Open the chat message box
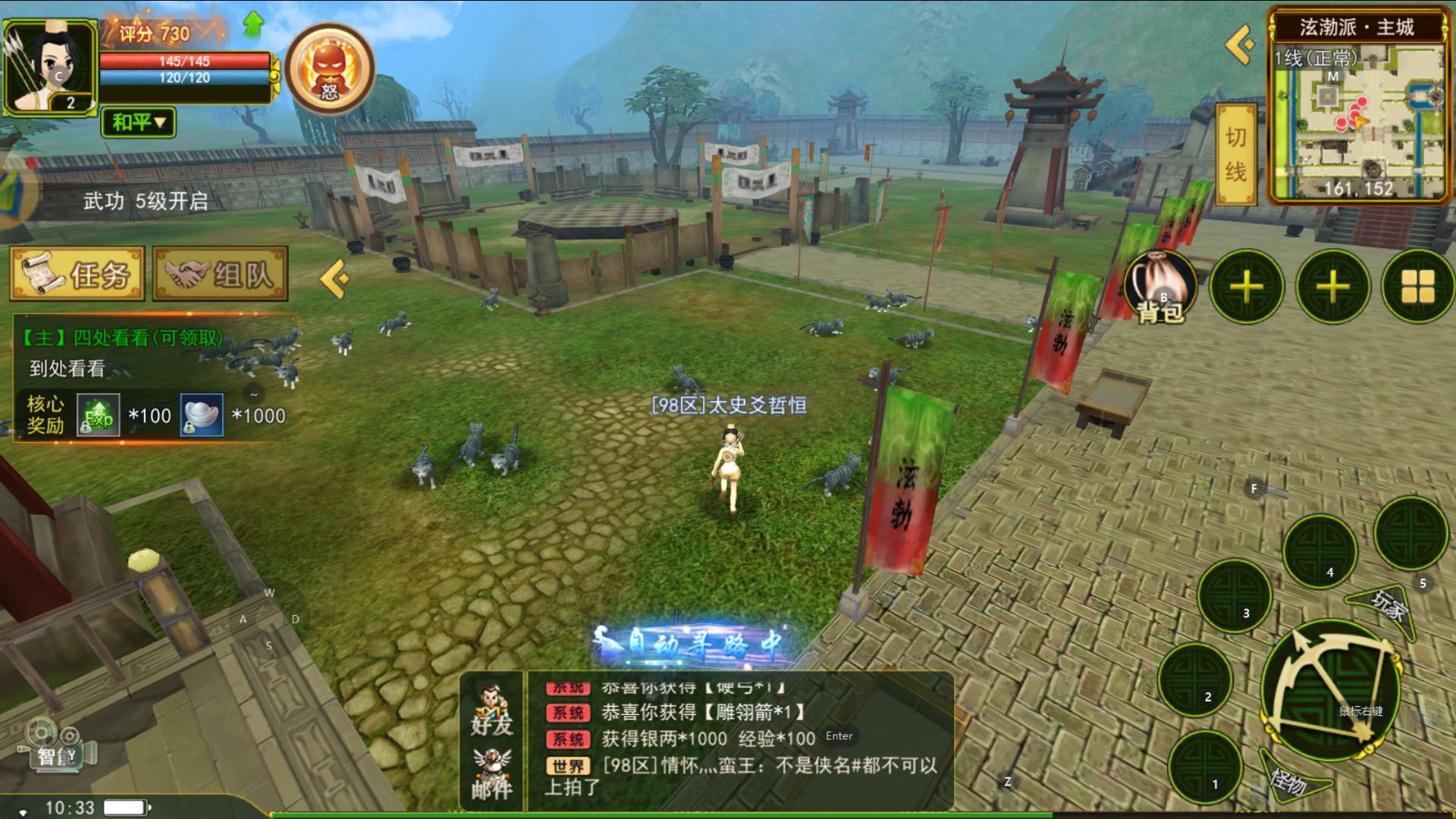Screen dimensions: 1456x819 (x=739, y=739)
